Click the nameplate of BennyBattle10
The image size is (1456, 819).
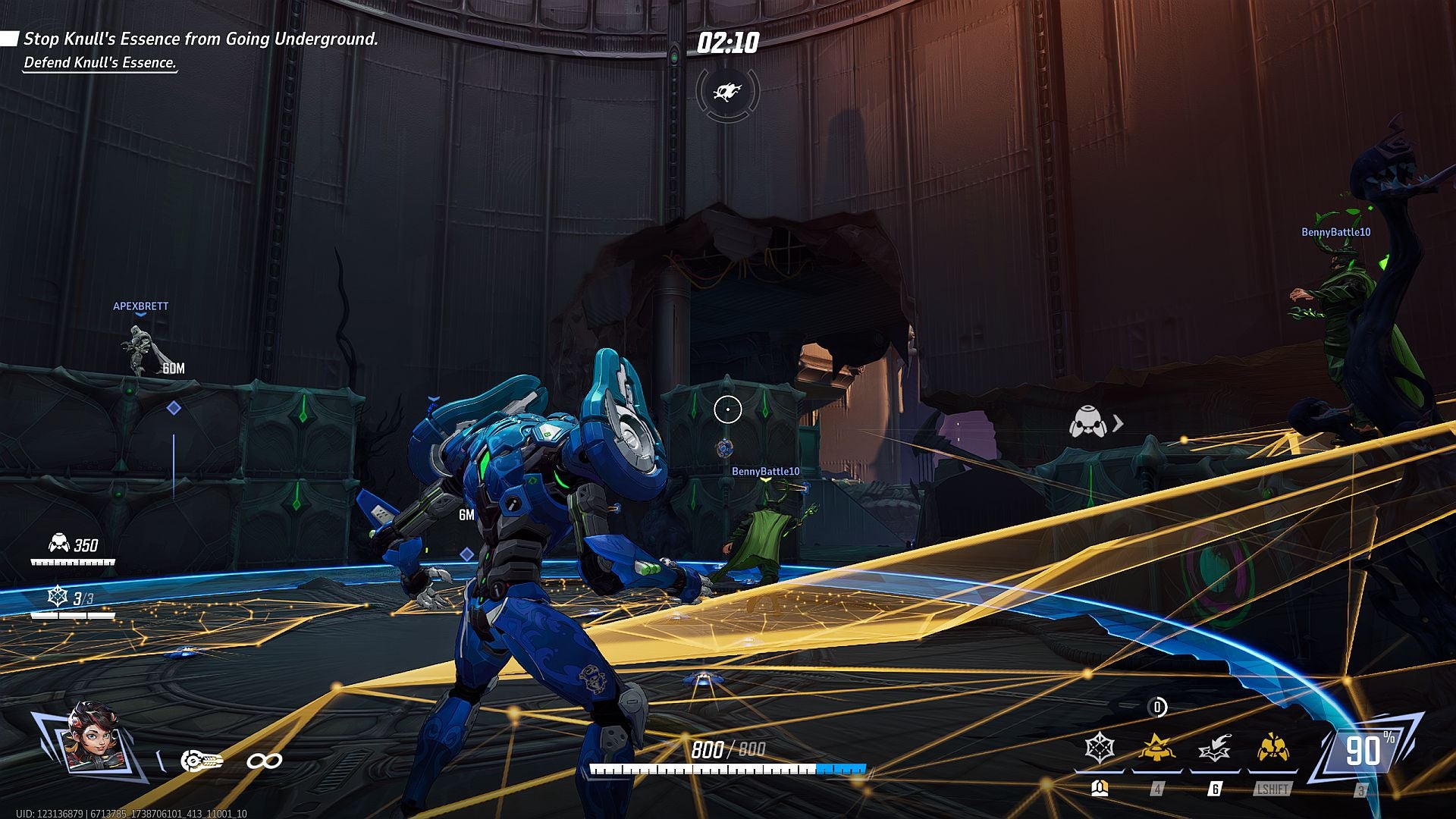[x=766, y=471]
